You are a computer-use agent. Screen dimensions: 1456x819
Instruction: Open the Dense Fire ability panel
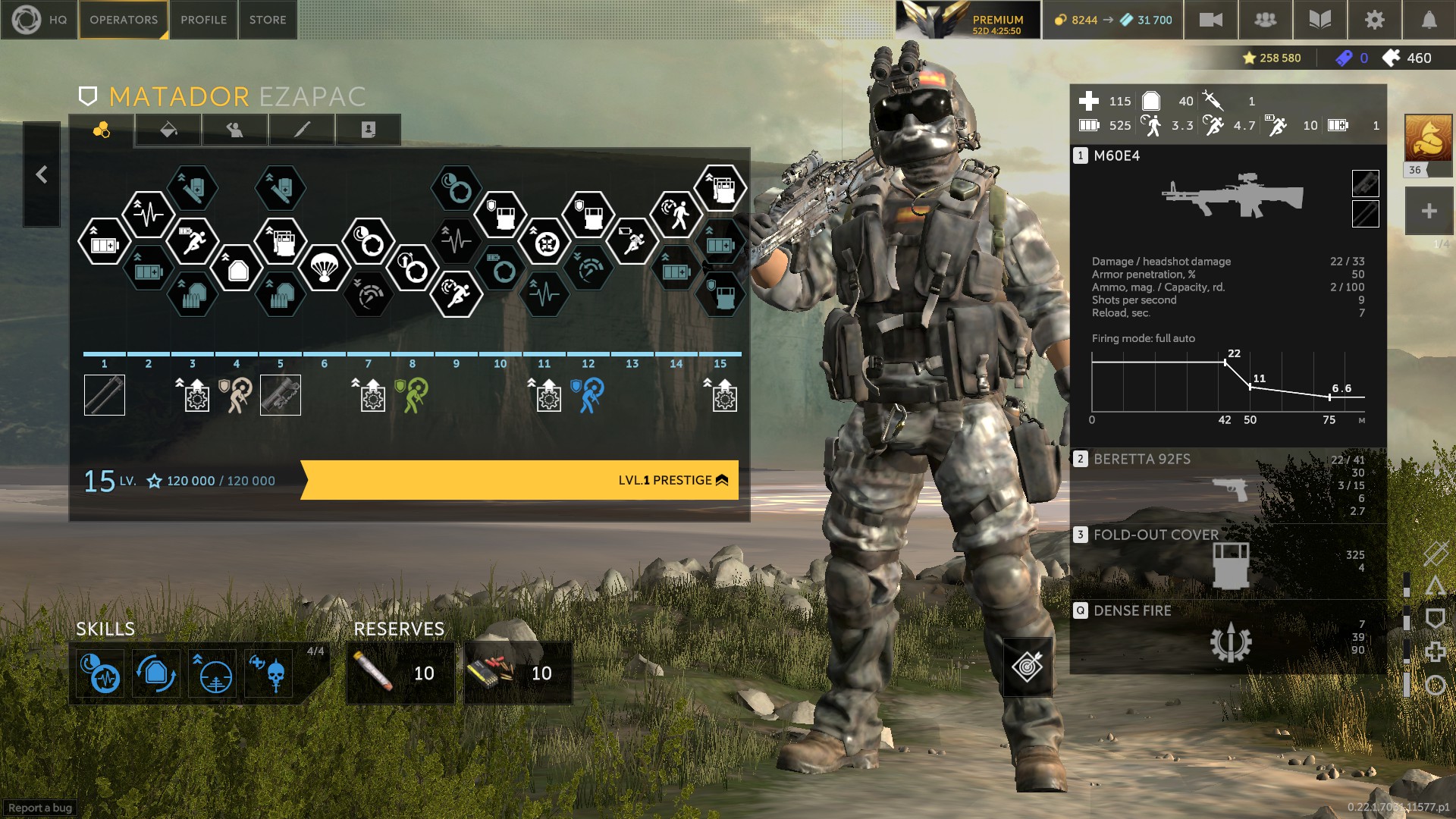1227,637
